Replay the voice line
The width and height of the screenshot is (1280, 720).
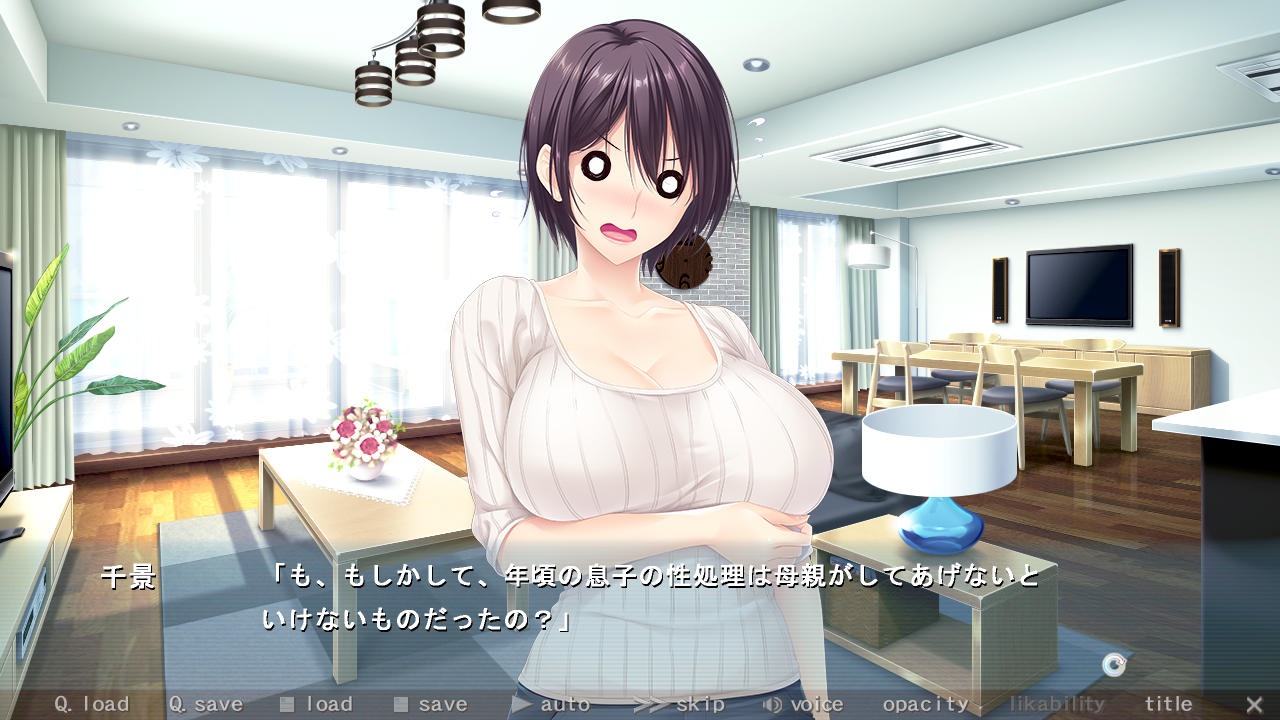[803, 704]
